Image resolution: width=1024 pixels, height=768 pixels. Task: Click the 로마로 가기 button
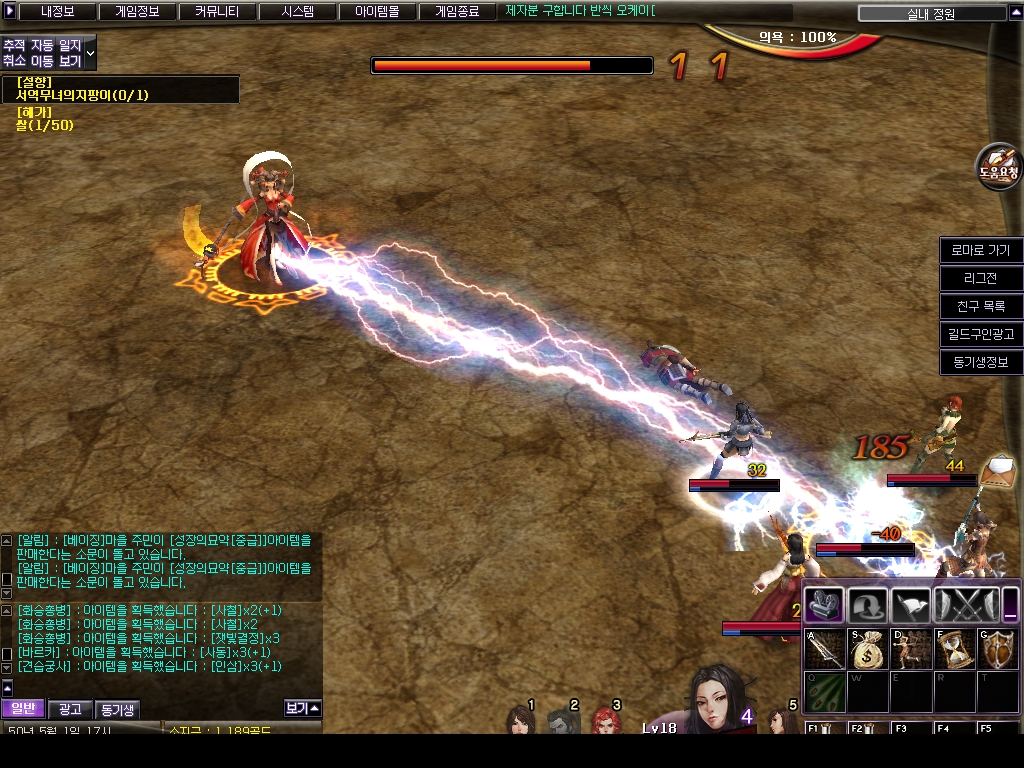point(981,250)
